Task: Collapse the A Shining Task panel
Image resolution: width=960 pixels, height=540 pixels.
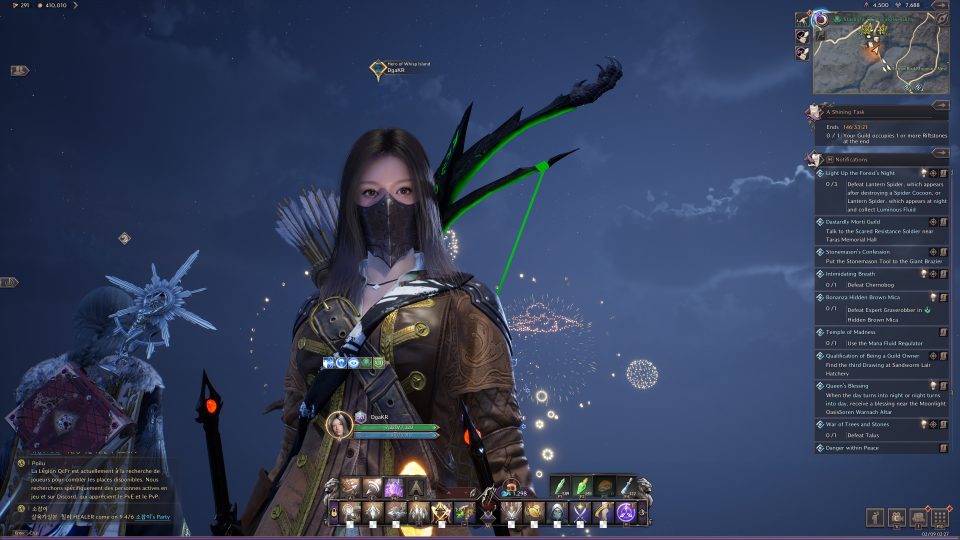Action: [x=941, y=103]
